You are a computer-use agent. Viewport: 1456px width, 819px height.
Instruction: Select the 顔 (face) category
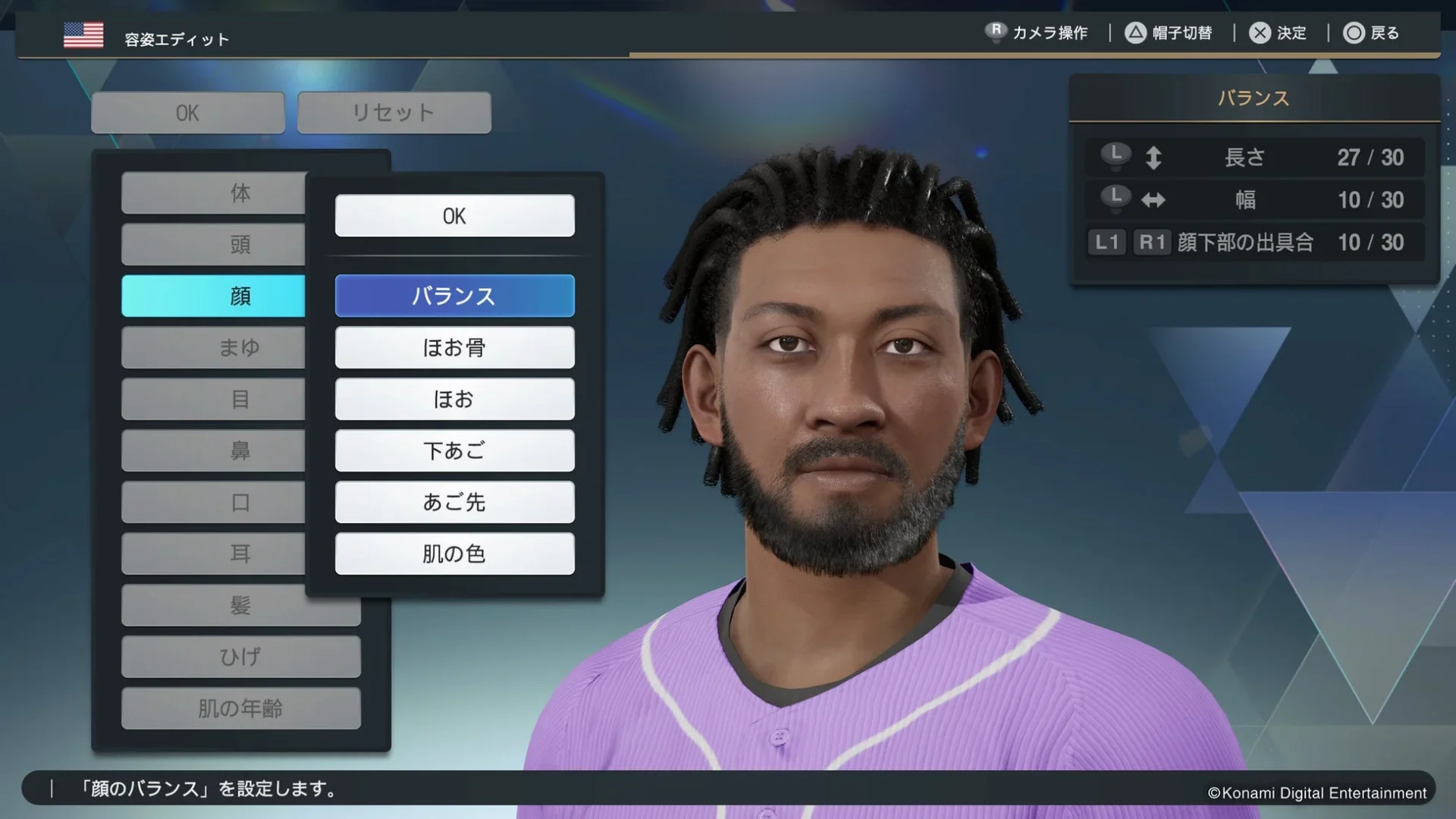coord(214,296)
